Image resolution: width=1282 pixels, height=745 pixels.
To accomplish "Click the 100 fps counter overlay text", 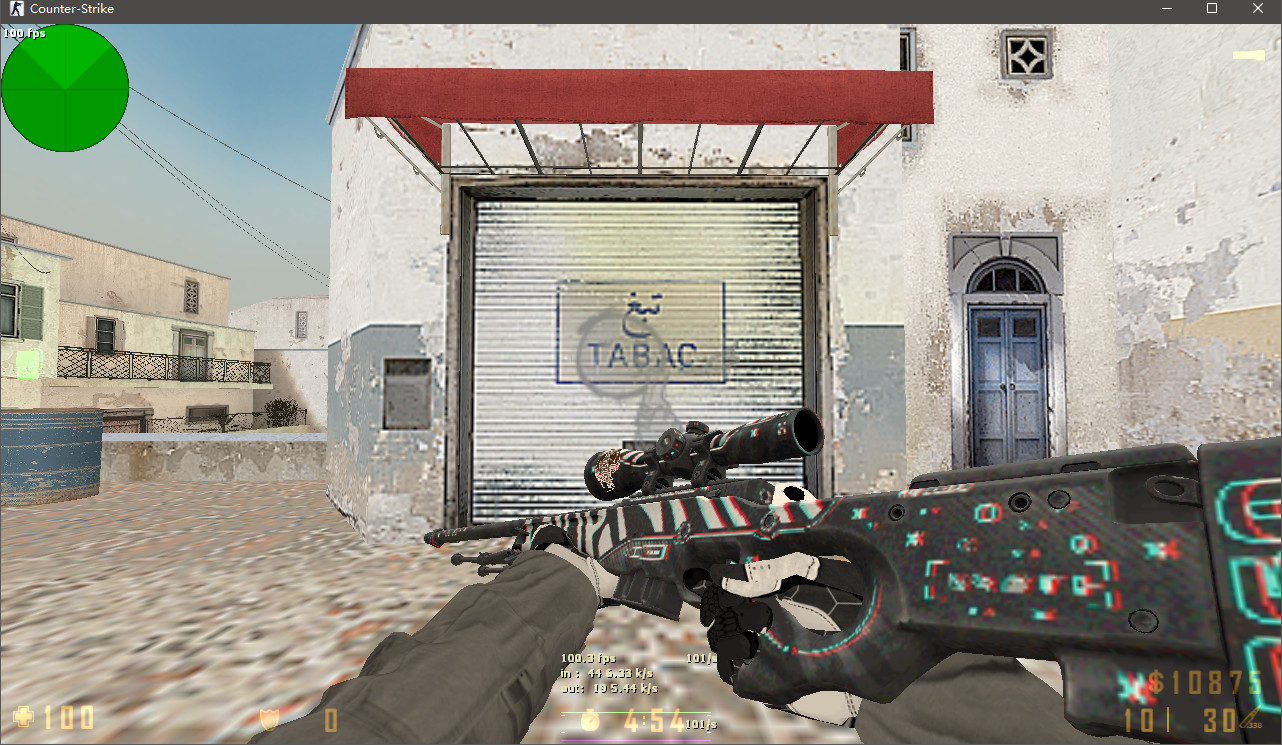I will click(25, 32).
